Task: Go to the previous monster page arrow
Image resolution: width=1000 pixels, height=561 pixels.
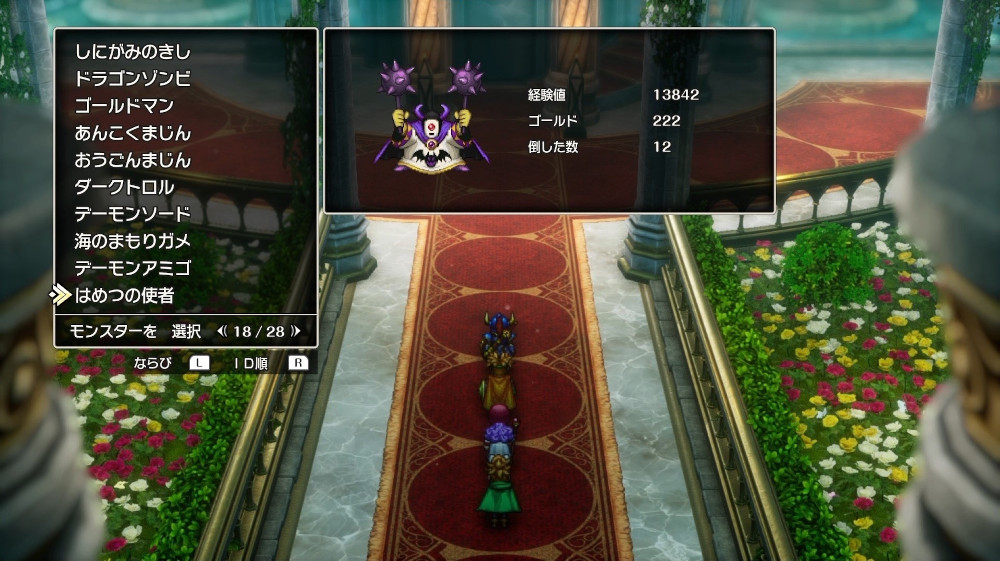Action: coord(222,330)
